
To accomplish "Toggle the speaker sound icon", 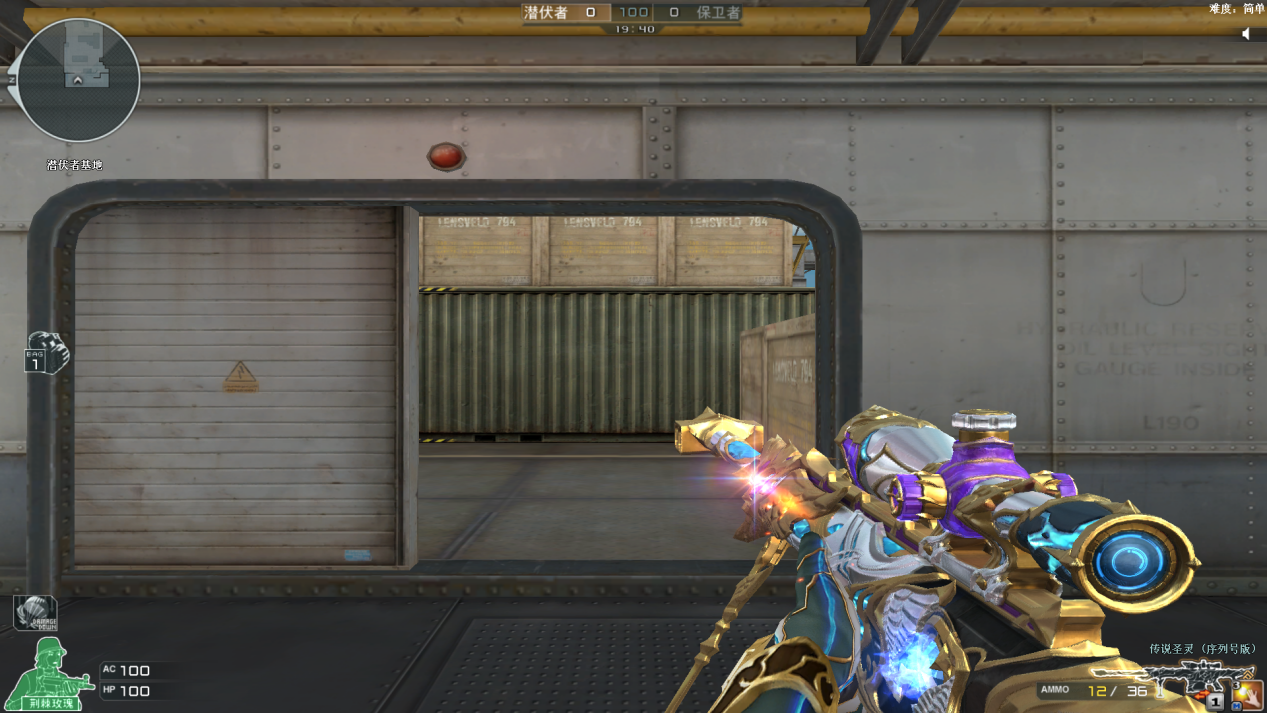I will [1247, 34].
